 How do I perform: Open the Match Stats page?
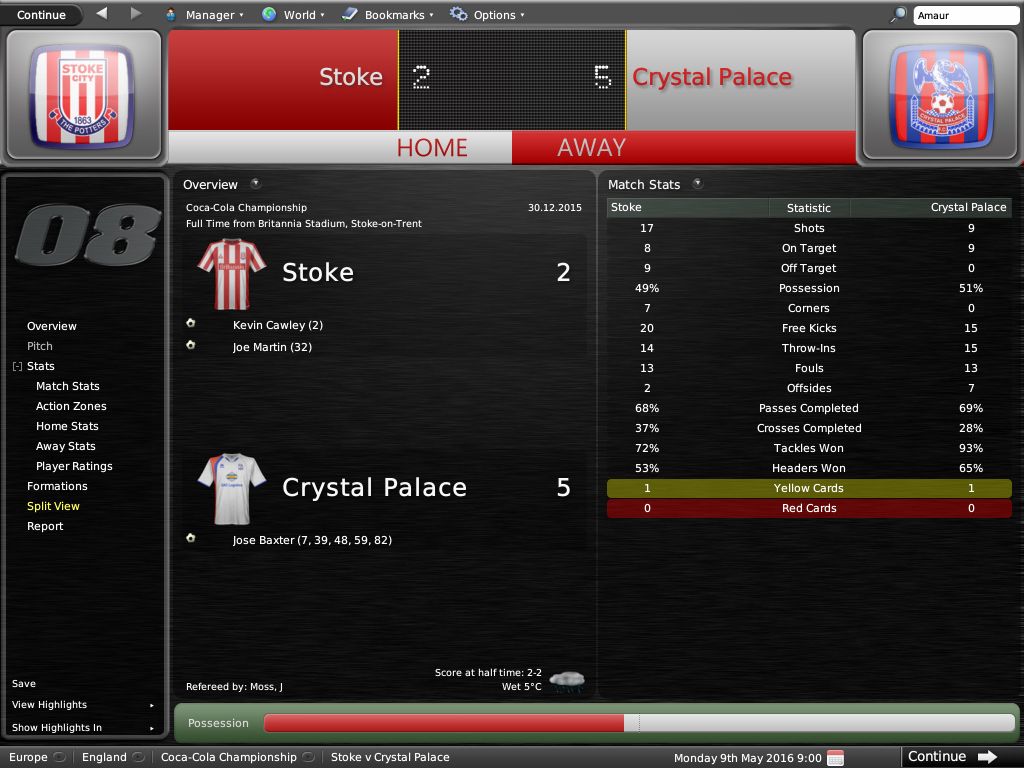68,386
